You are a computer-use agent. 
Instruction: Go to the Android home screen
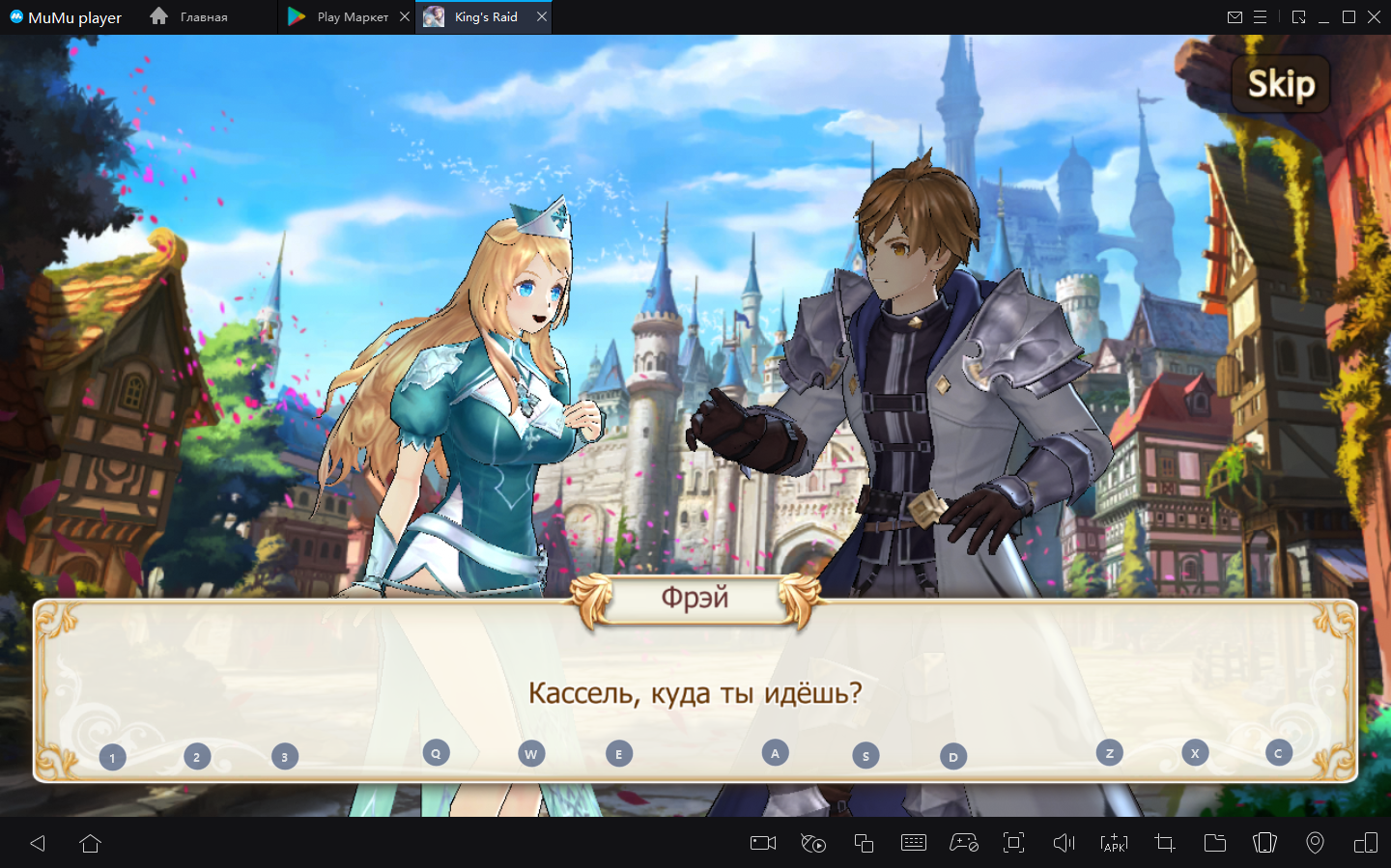coord(90,843)
